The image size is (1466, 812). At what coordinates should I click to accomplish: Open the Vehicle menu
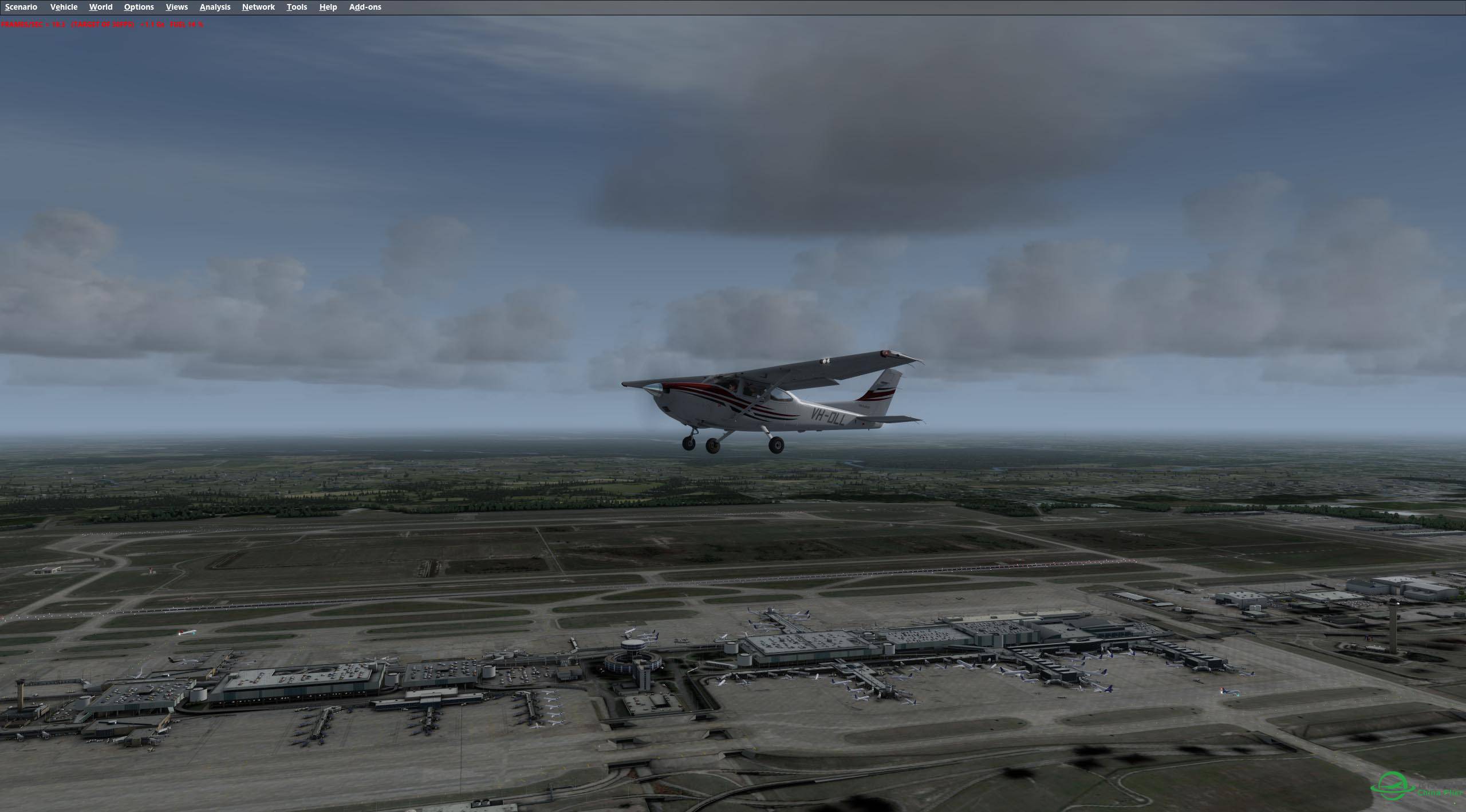pyautogui.click(x=64, y=7)
